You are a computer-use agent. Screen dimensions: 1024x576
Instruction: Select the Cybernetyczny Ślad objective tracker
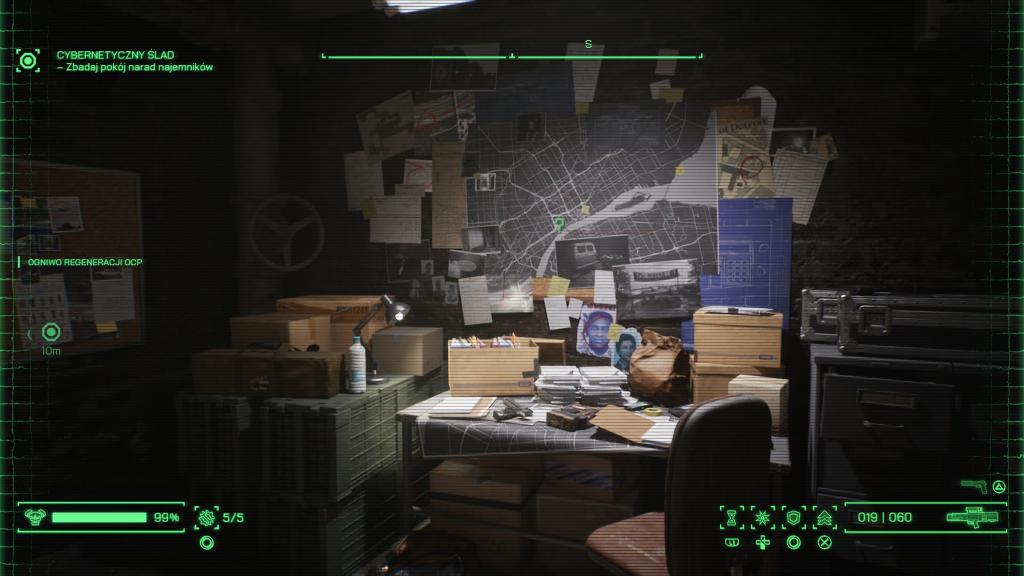[x=134, y=60]
